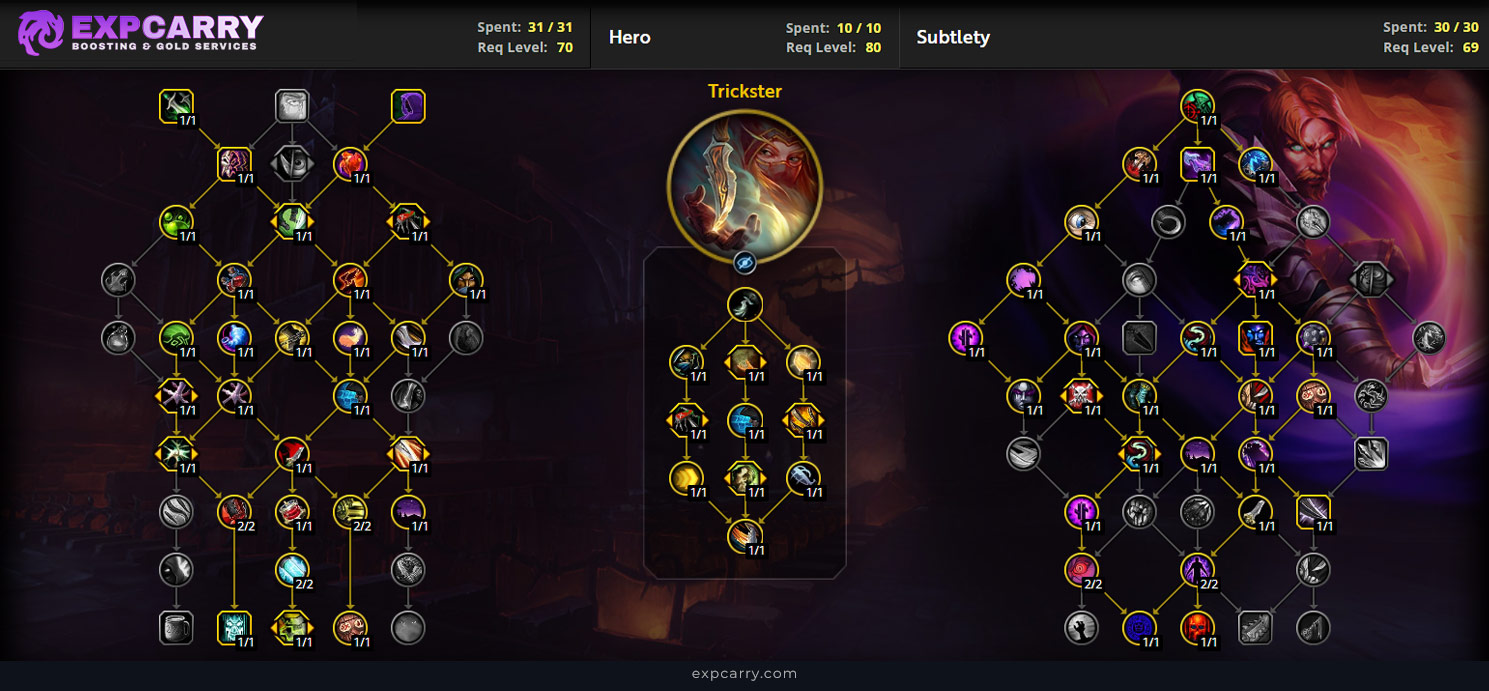
Task: Pick the cyan skull square talent
Action: click(234, 628)
